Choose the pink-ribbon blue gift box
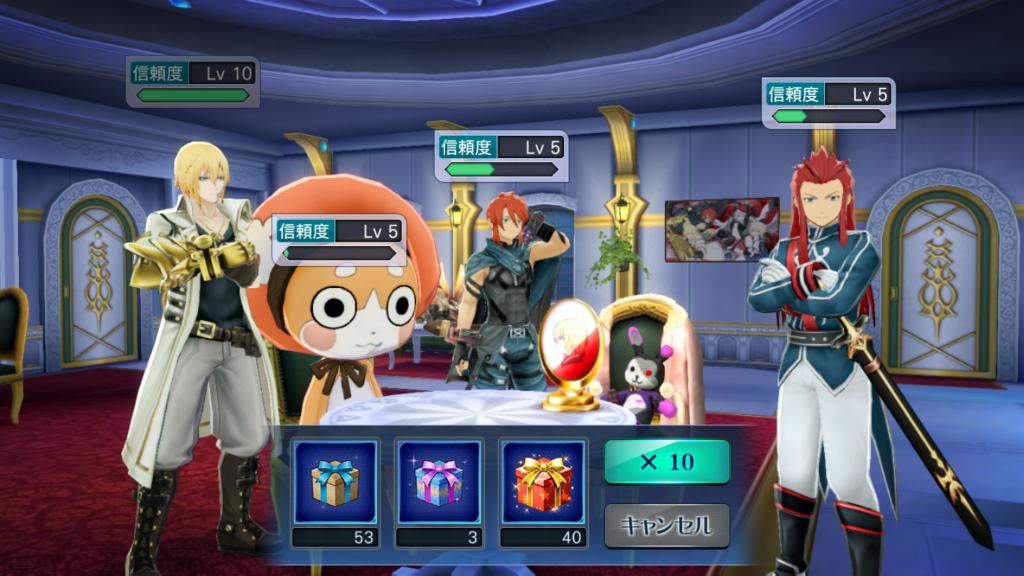Viewport: 1024px width, 576px height. tap(439, 482)
